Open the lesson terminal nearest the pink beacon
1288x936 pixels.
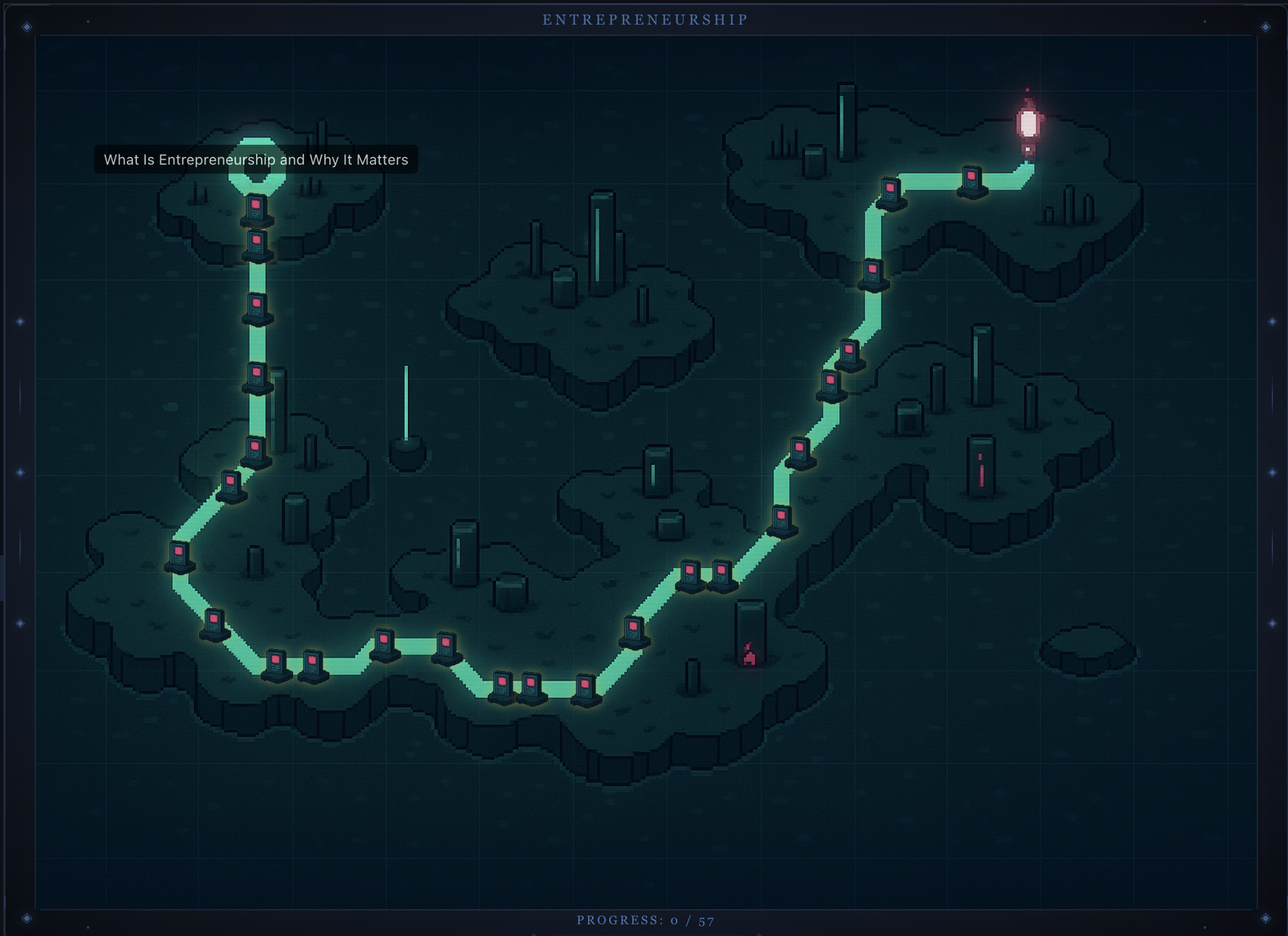click(971, 181)
